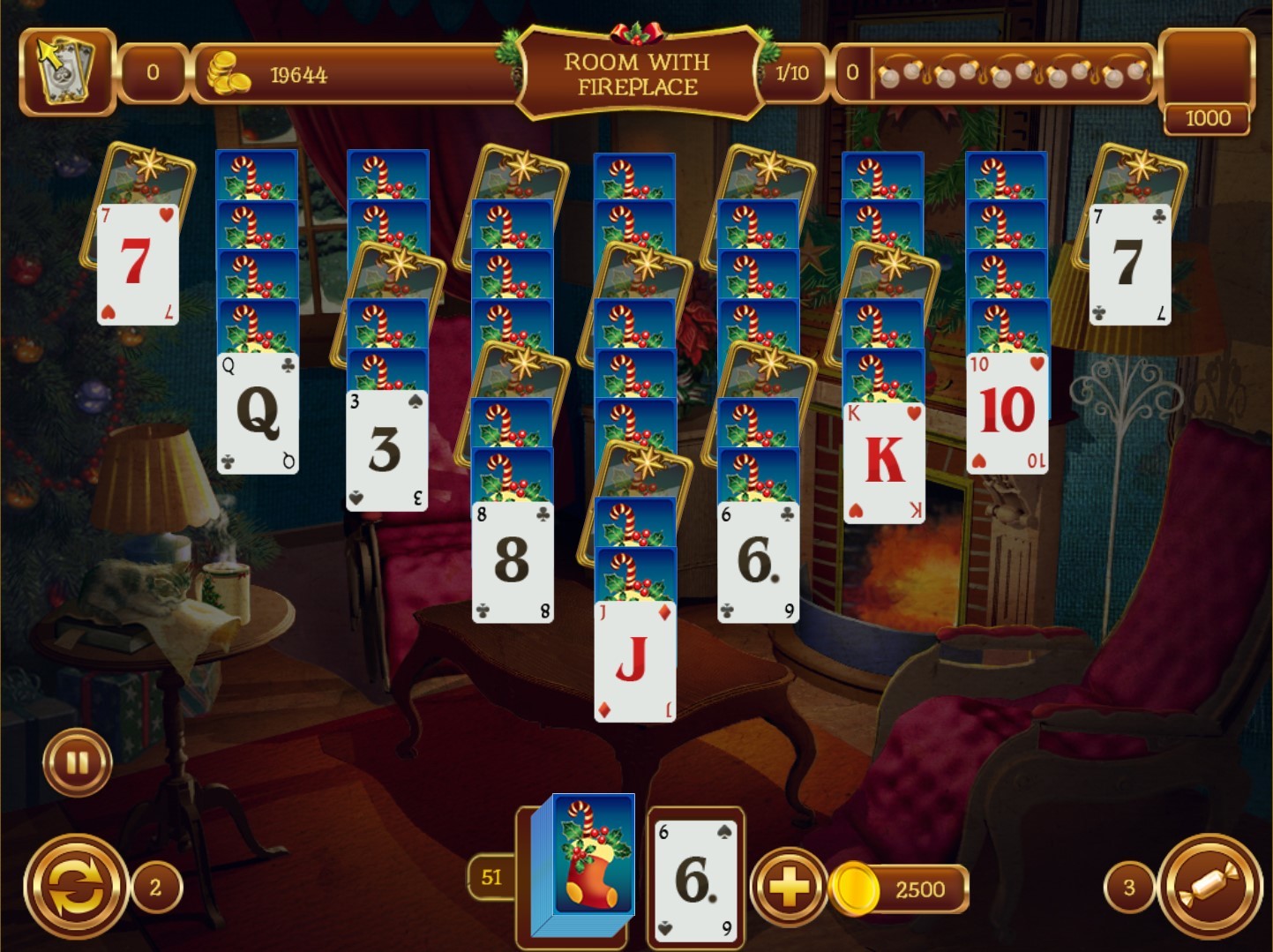
Task: Click the shuffle arrows icon
Action: [x=78, y=881]
